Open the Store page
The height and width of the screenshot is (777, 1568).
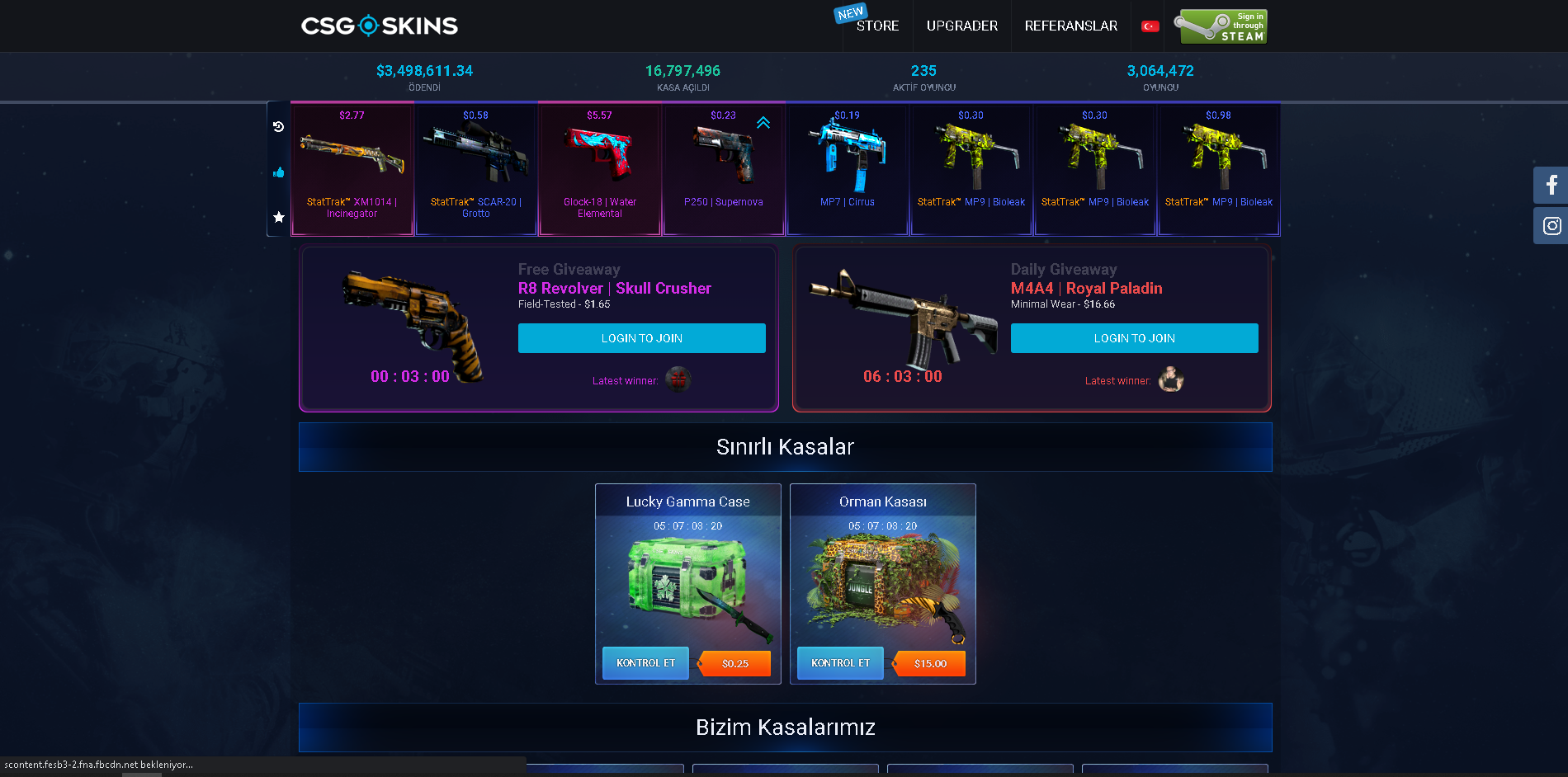pyautogui.click(x=877, y=26)
